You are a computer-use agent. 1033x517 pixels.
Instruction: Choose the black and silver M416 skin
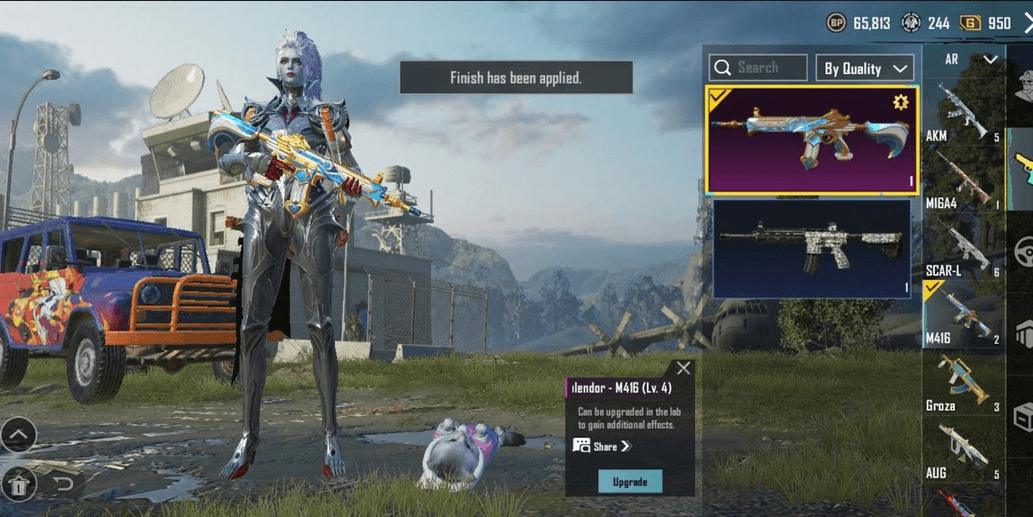pos(811,249)
